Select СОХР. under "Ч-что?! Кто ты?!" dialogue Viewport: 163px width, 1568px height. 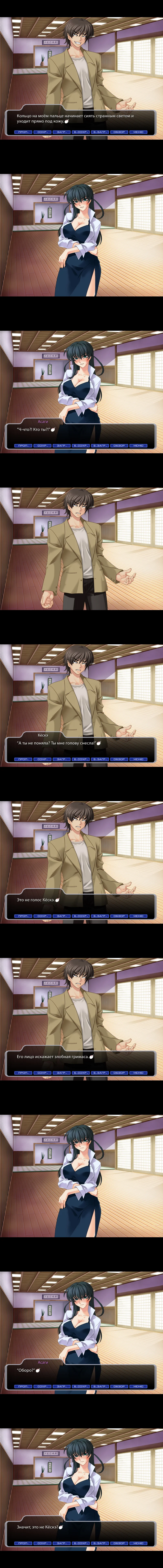tap(42, 445)
